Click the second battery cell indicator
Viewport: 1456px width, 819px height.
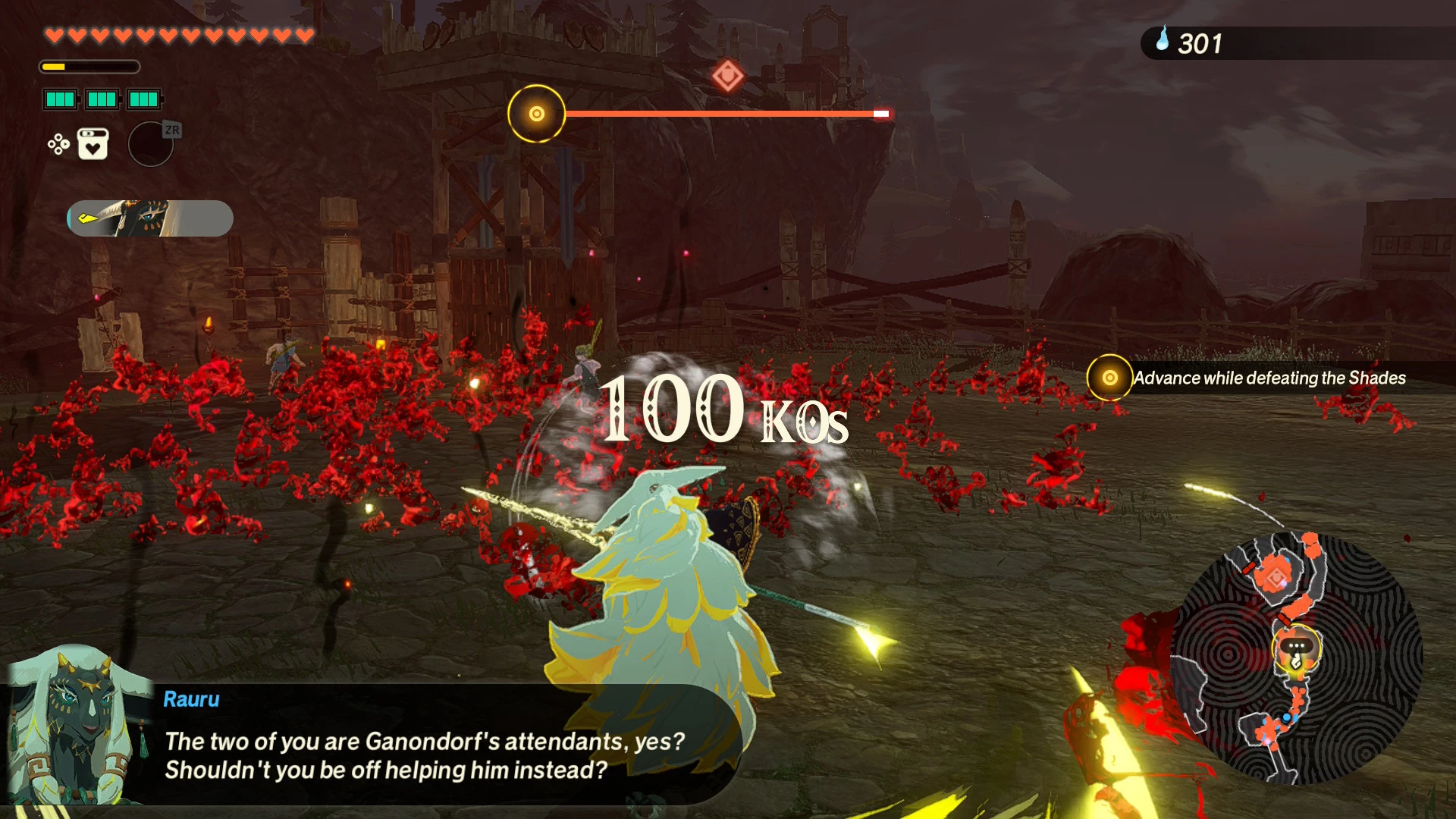coord(102,99)
